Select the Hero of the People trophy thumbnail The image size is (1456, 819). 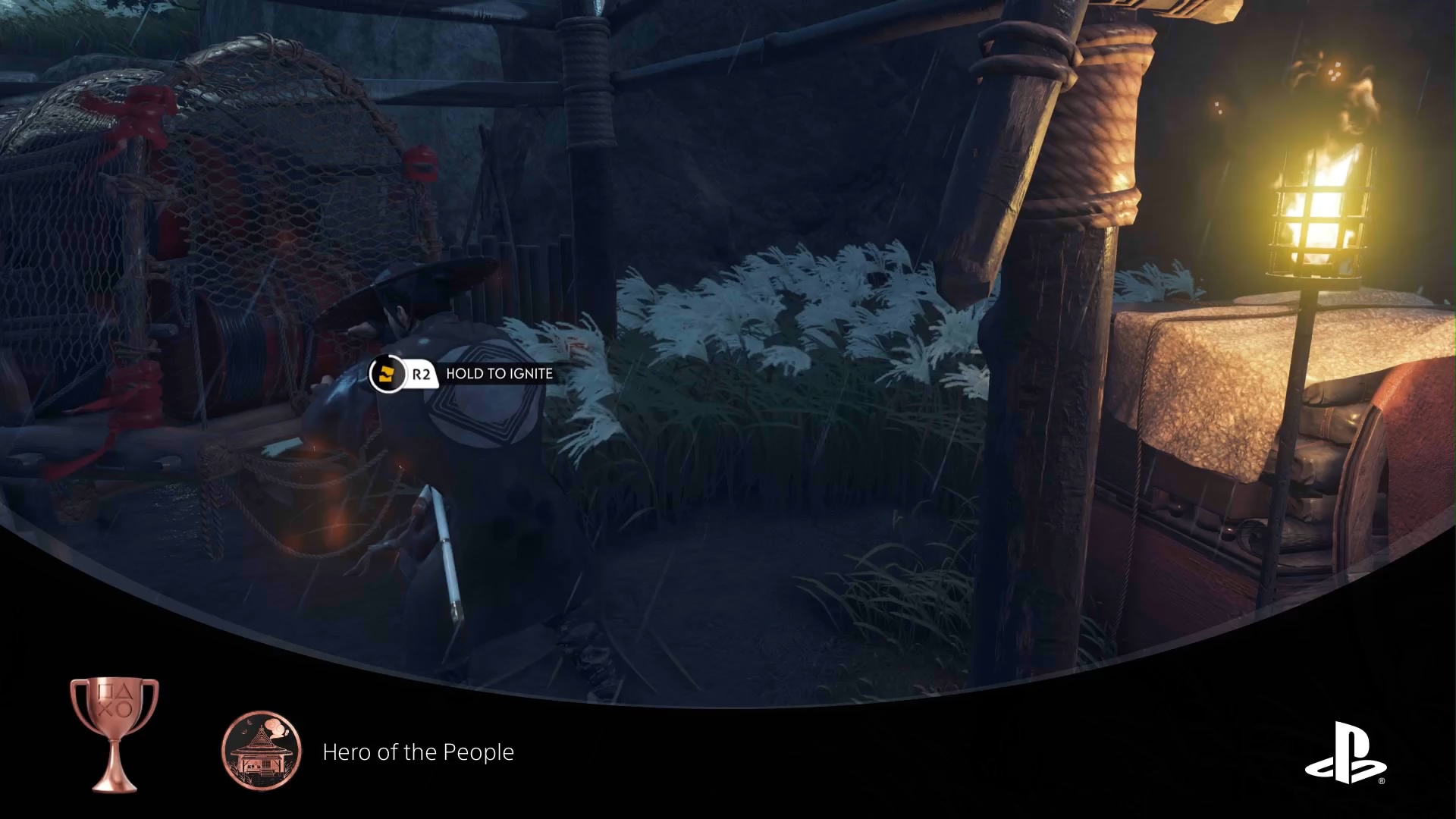262,751
